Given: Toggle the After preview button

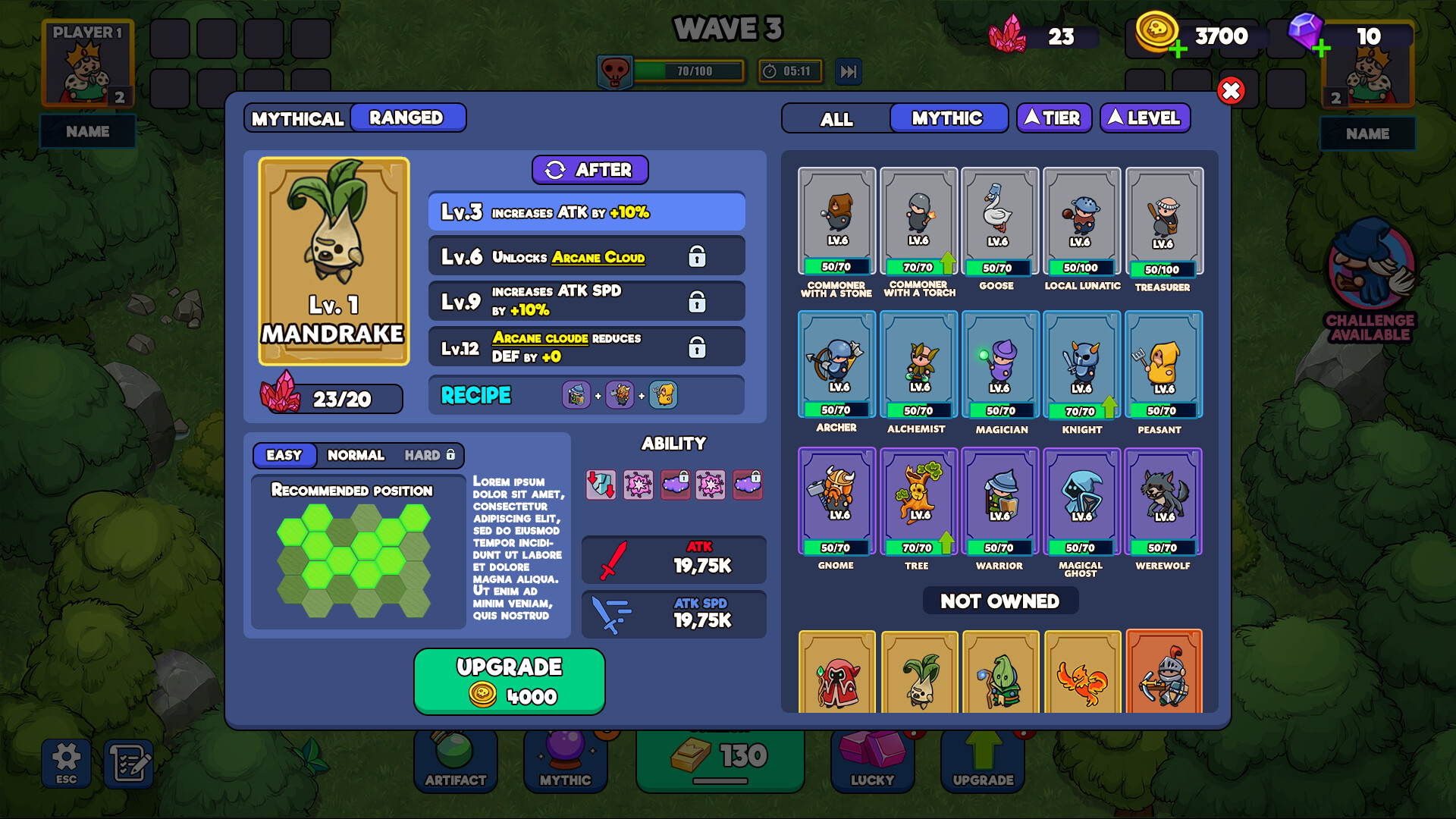Looking at the screenshot, I should [x=590, y=170].
